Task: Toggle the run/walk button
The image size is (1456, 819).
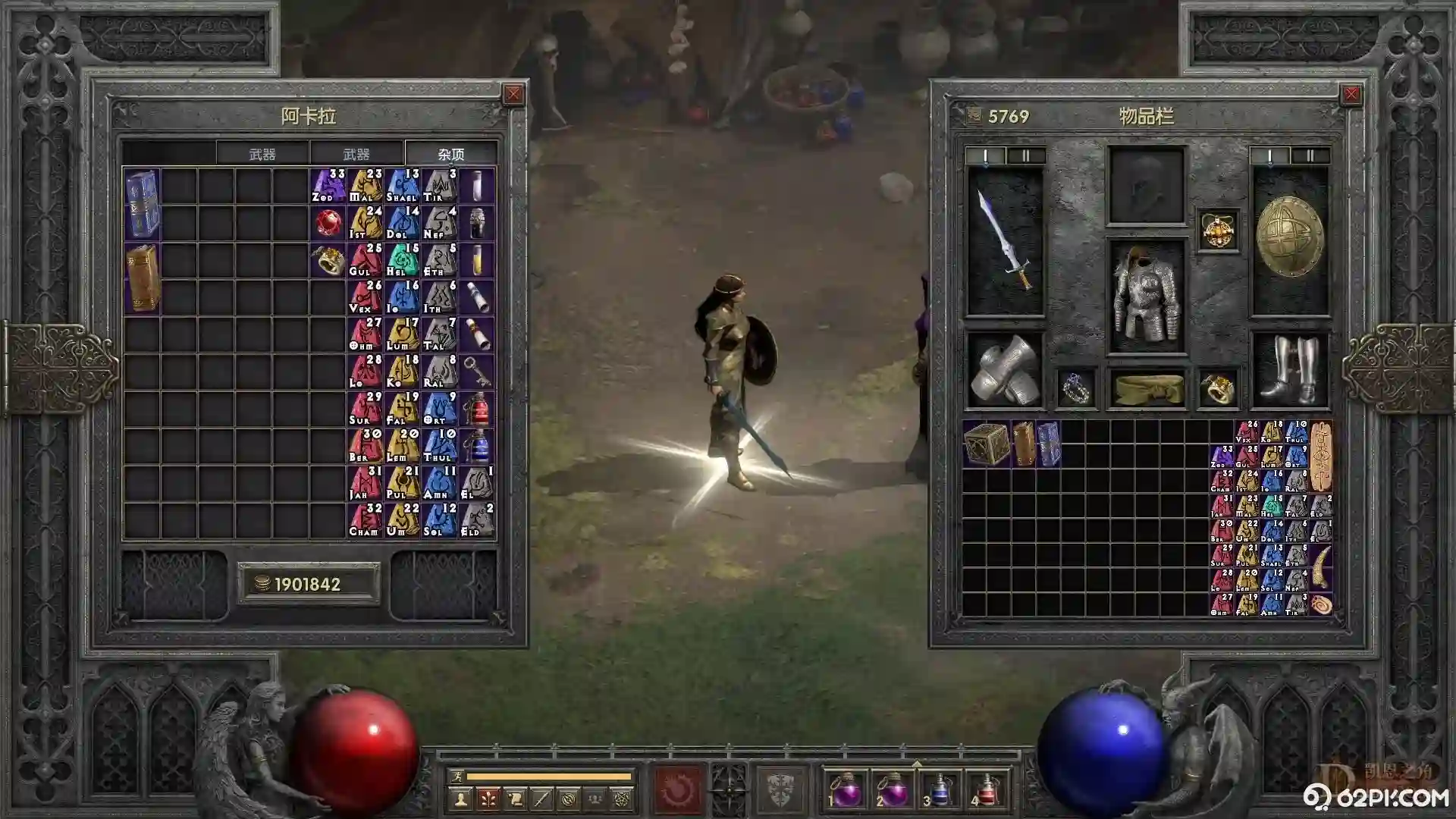Action: coord(456,776)
